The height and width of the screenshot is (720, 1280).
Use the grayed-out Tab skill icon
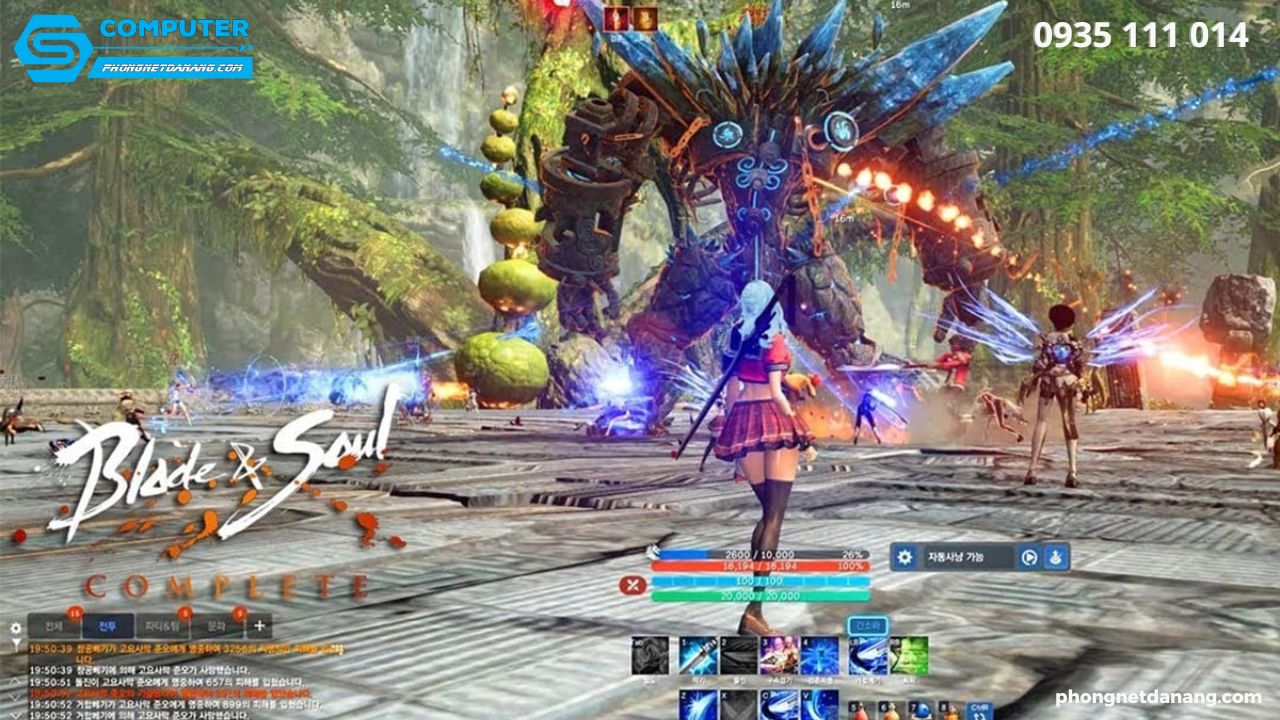tap(650, 656)
